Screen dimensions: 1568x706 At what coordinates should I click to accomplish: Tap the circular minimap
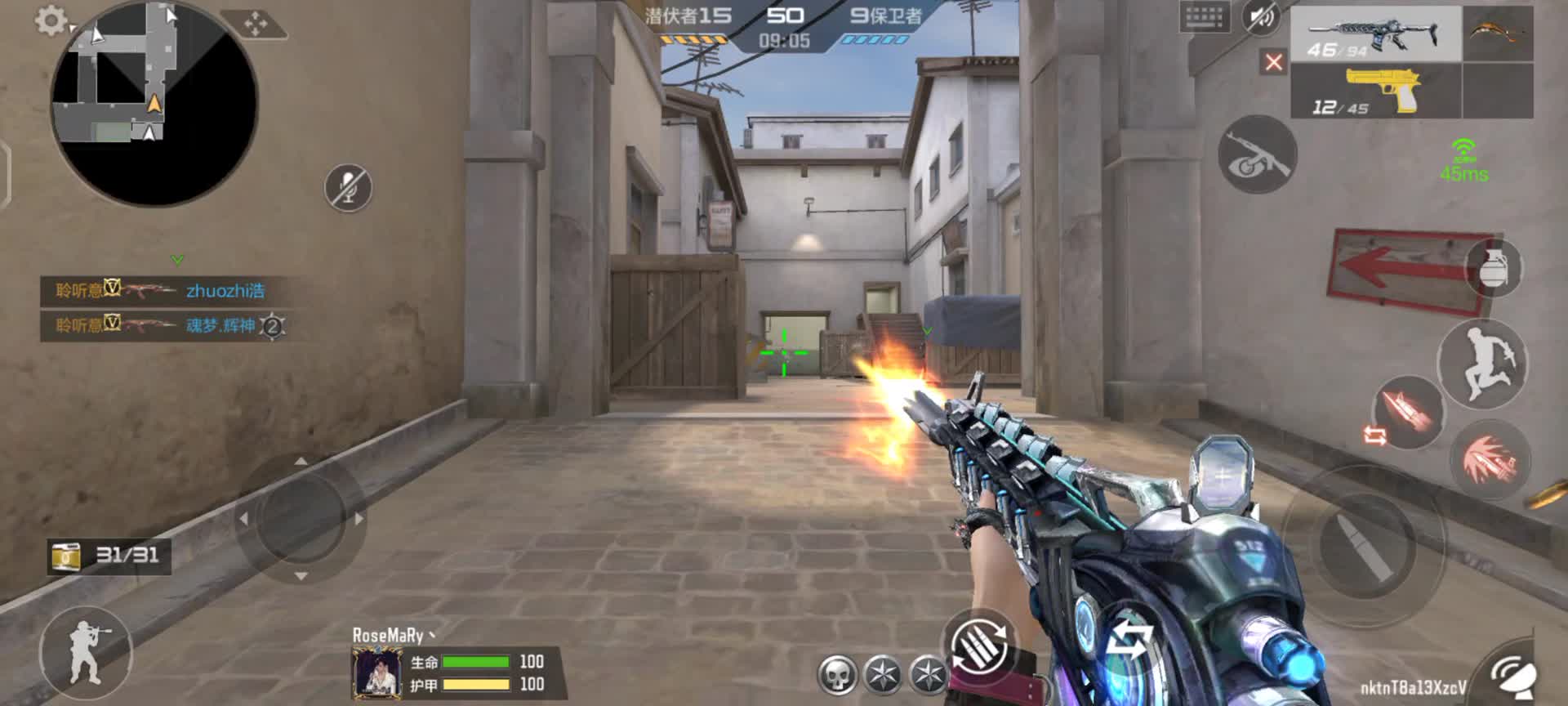click(154, 104)
